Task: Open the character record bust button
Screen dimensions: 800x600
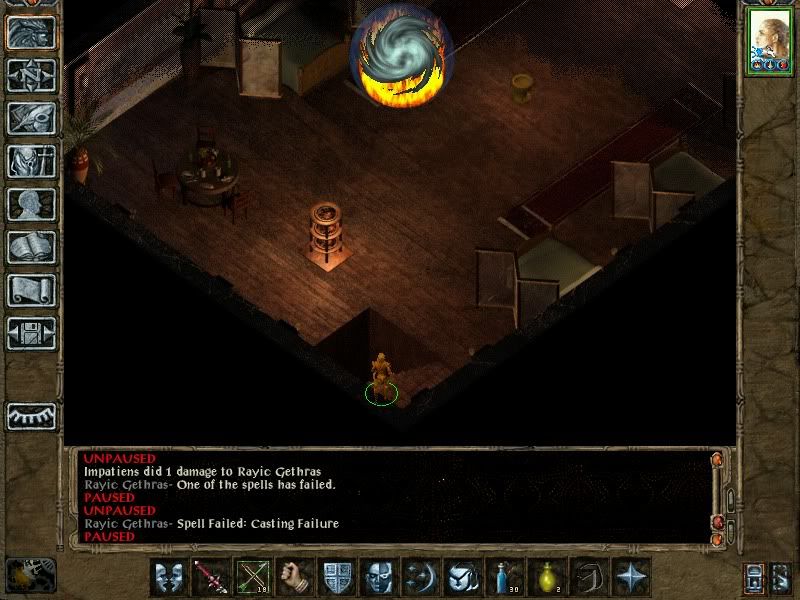Action: click(x=31, y=203)
